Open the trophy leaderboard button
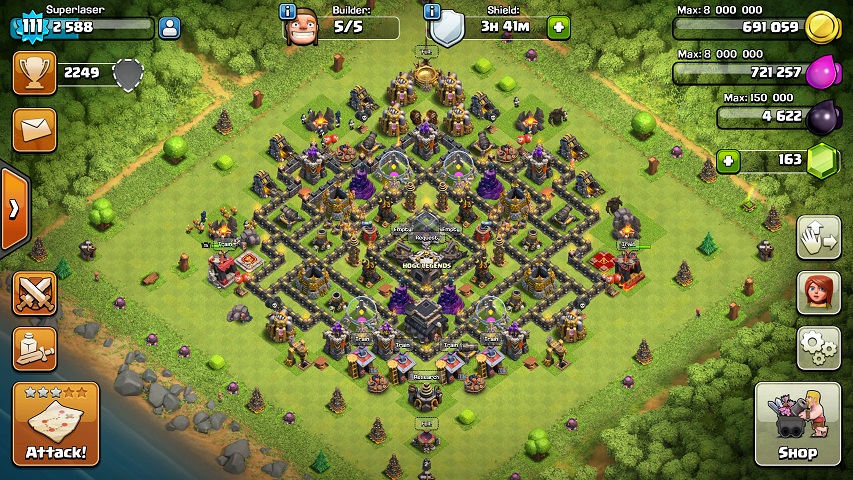This screenshot has width=853, height=480. click(34, 73)
